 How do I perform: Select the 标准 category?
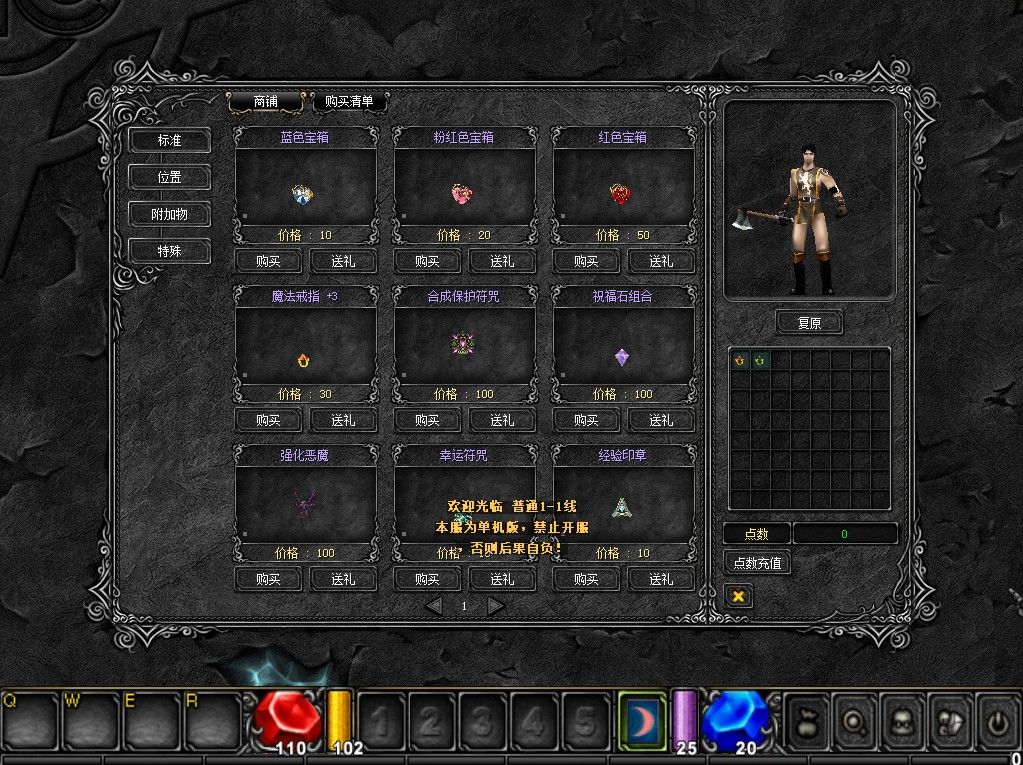click(169, 141)
